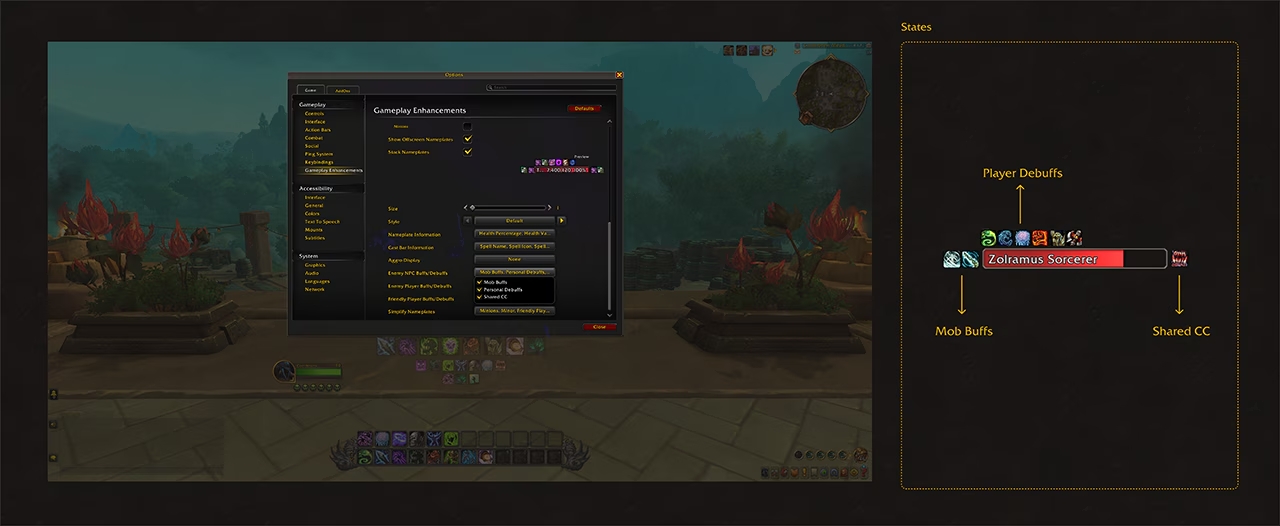Toggle the Show Offscreen Nameplates checkbox
This screenshot has width=1280, height=526.
(467, 139)
